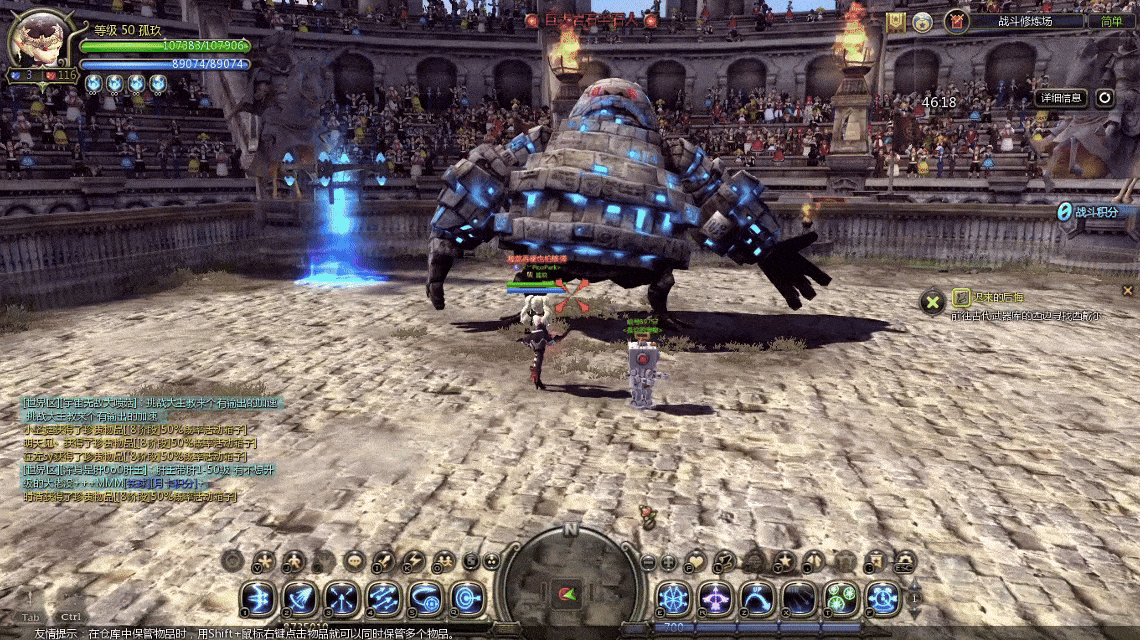Hit the circular refresh button beside 详细信息
Viewport: 1140px width, 640px height.
point(1104,98)
